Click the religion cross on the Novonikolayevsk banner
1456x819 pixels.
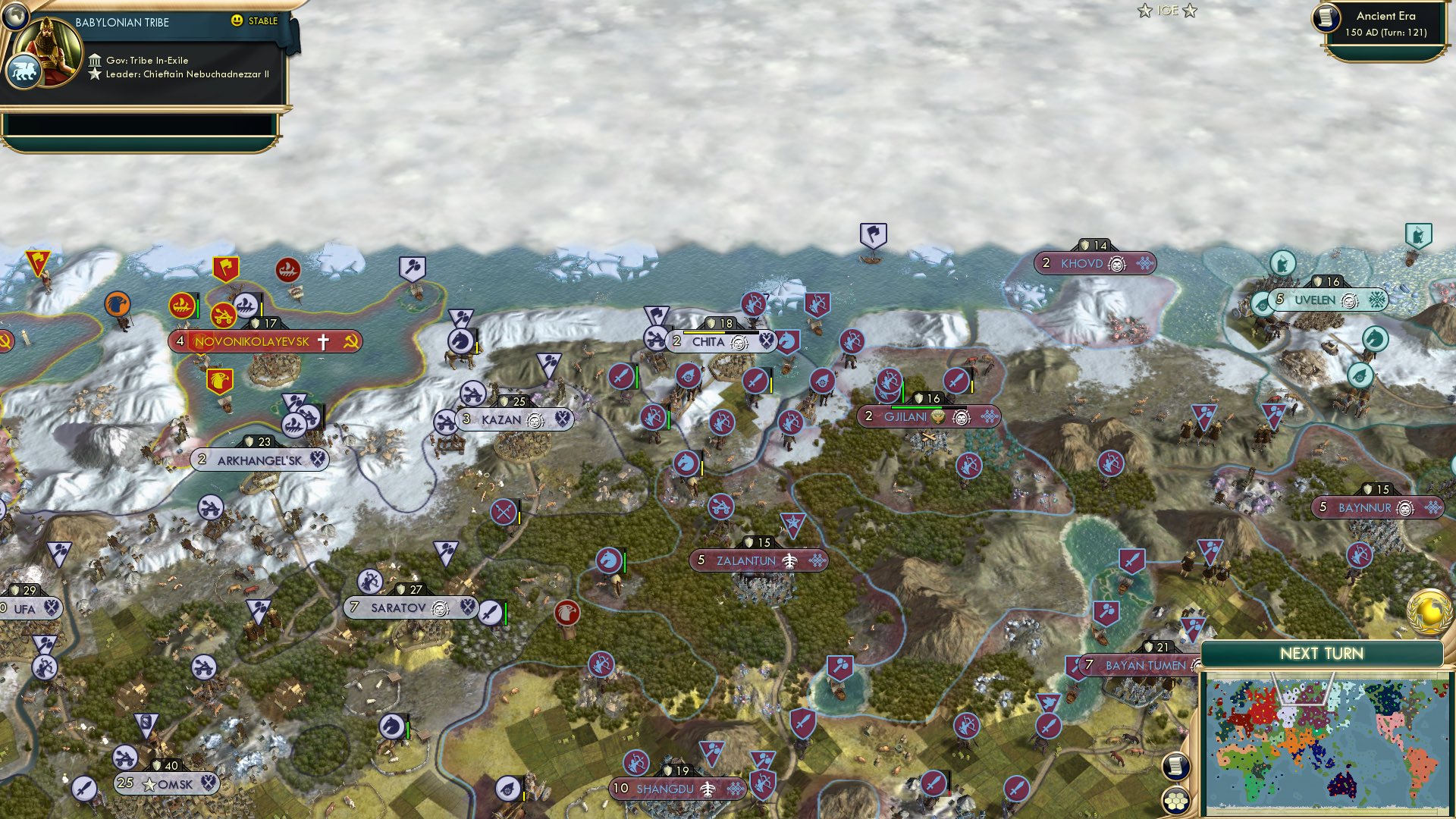(x=325, y=341)
